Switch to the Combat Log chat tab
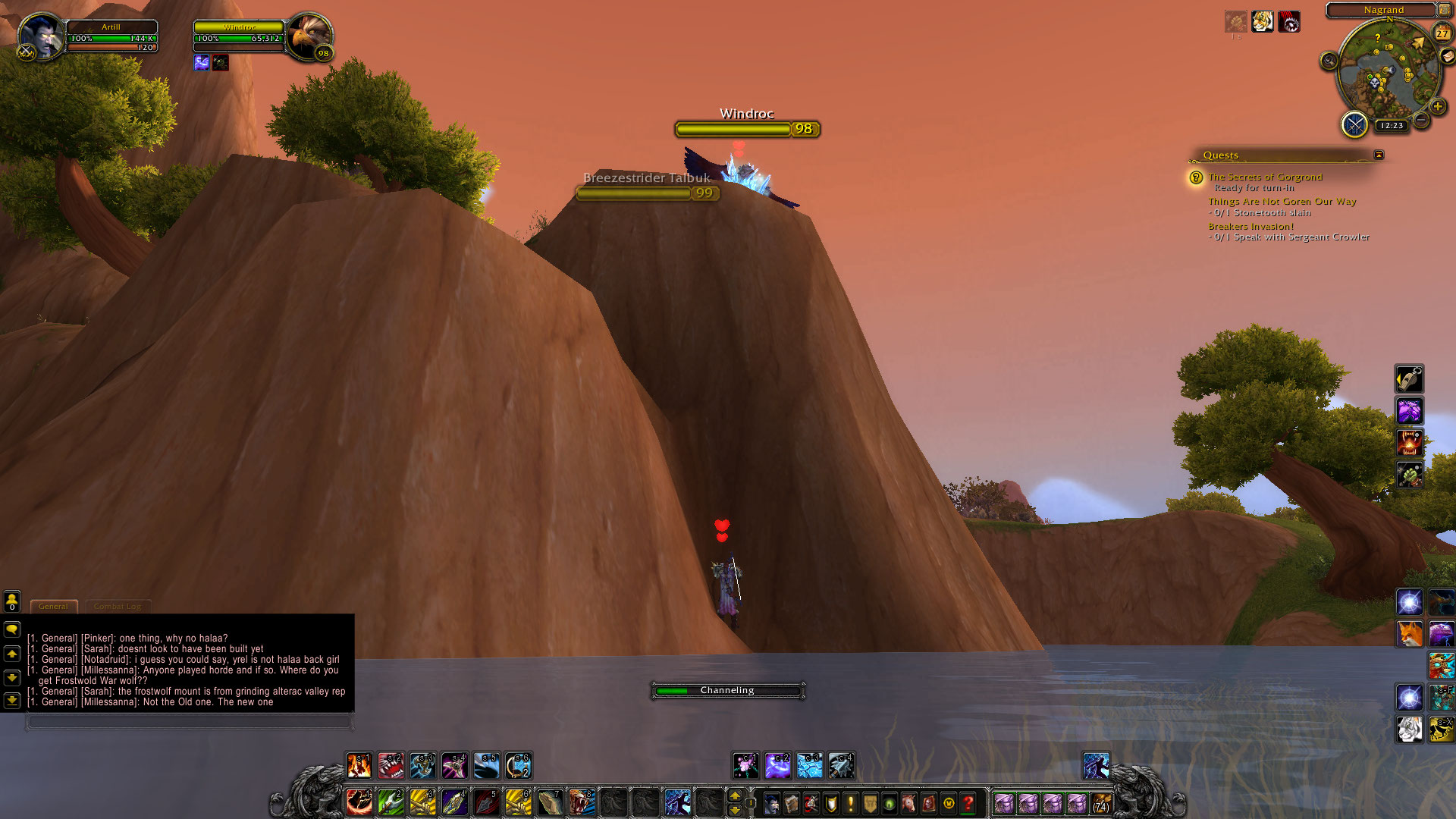Image resolution: width=1456 pixels, height=819 pixels. pyautogui.click(x=118, y=606)
